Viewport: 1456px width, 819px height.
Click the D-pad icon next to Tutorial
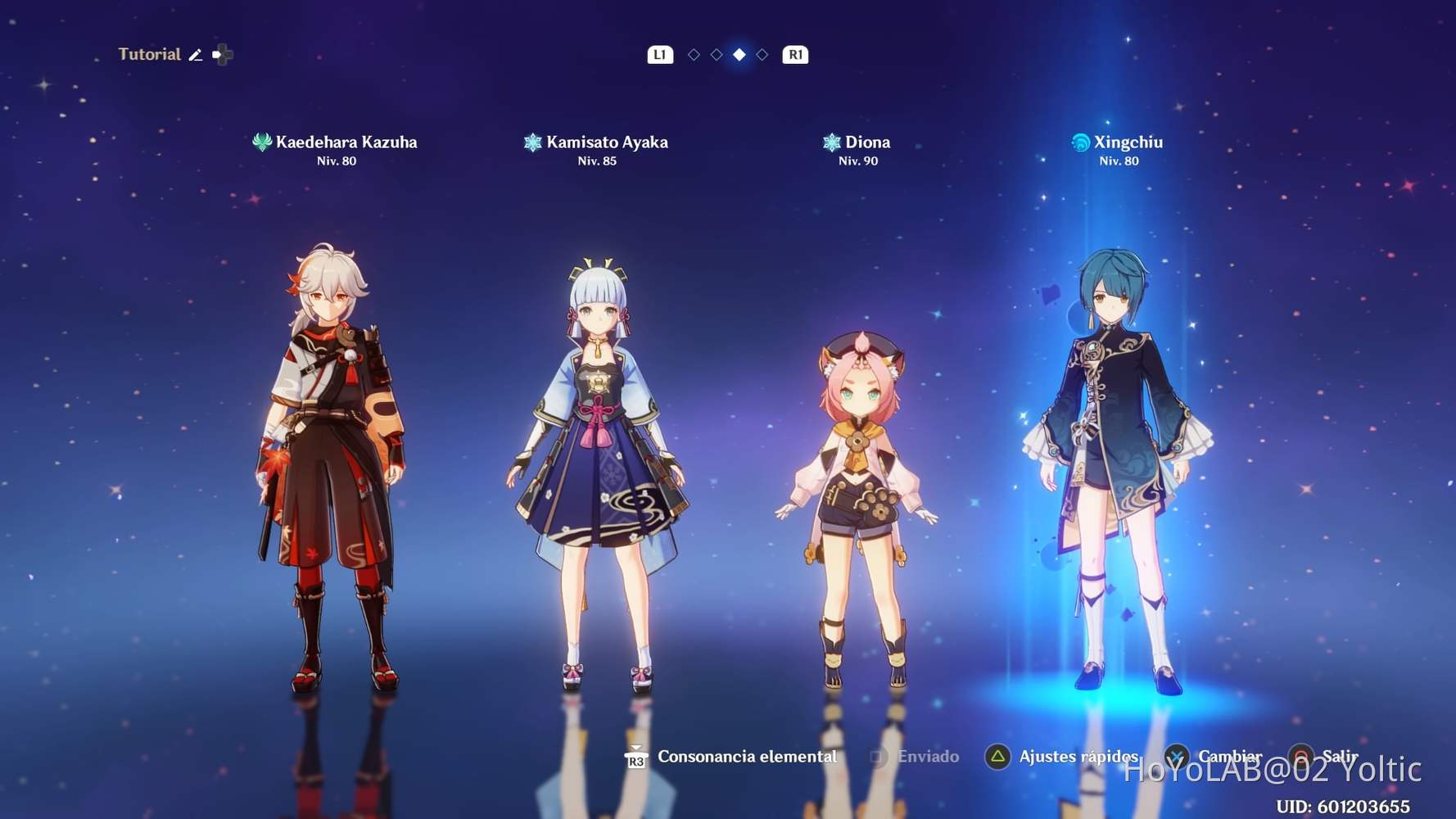point(221,54)
